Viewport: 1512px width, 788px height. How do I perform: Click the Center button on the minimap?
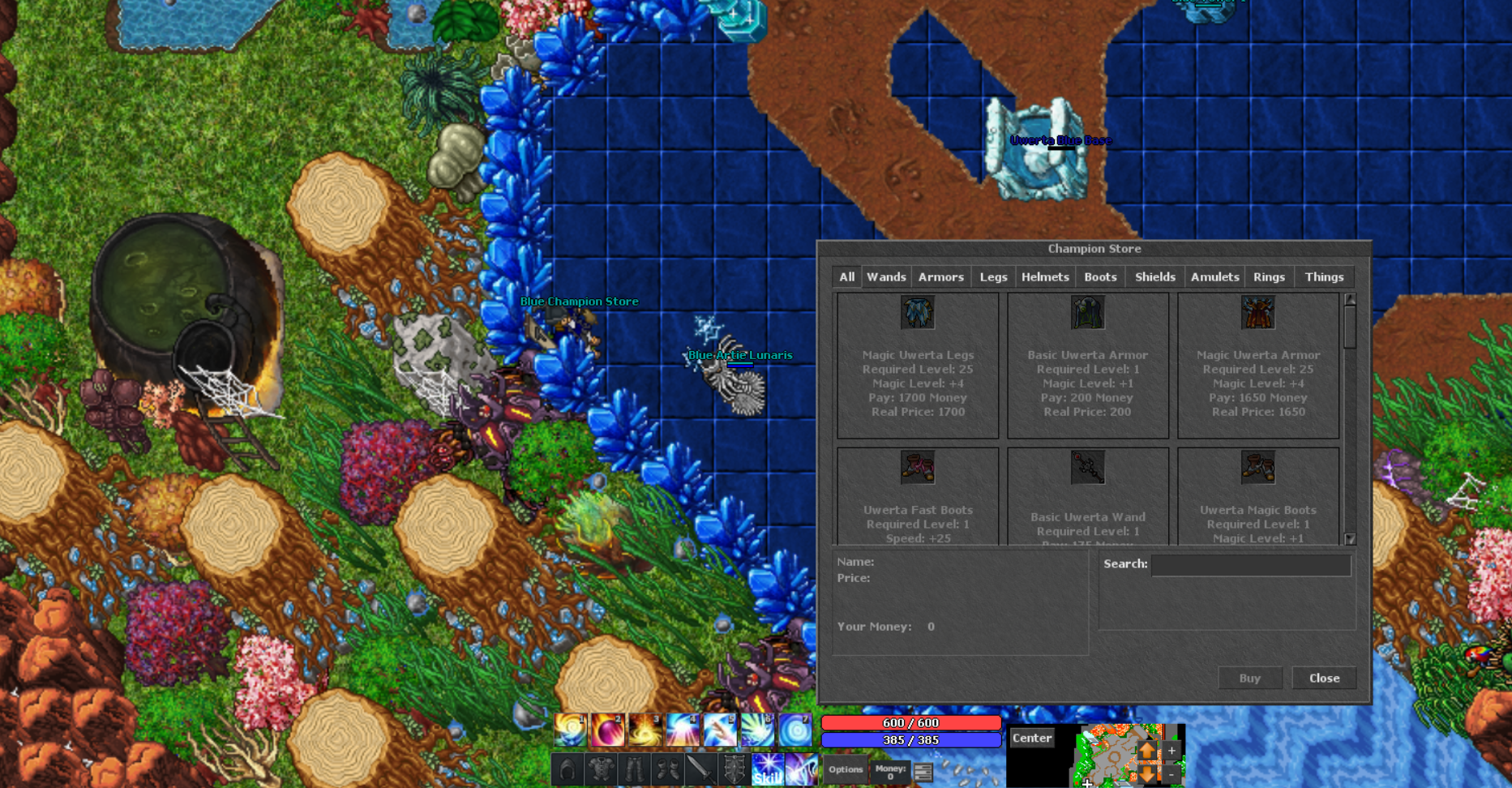1031,737
